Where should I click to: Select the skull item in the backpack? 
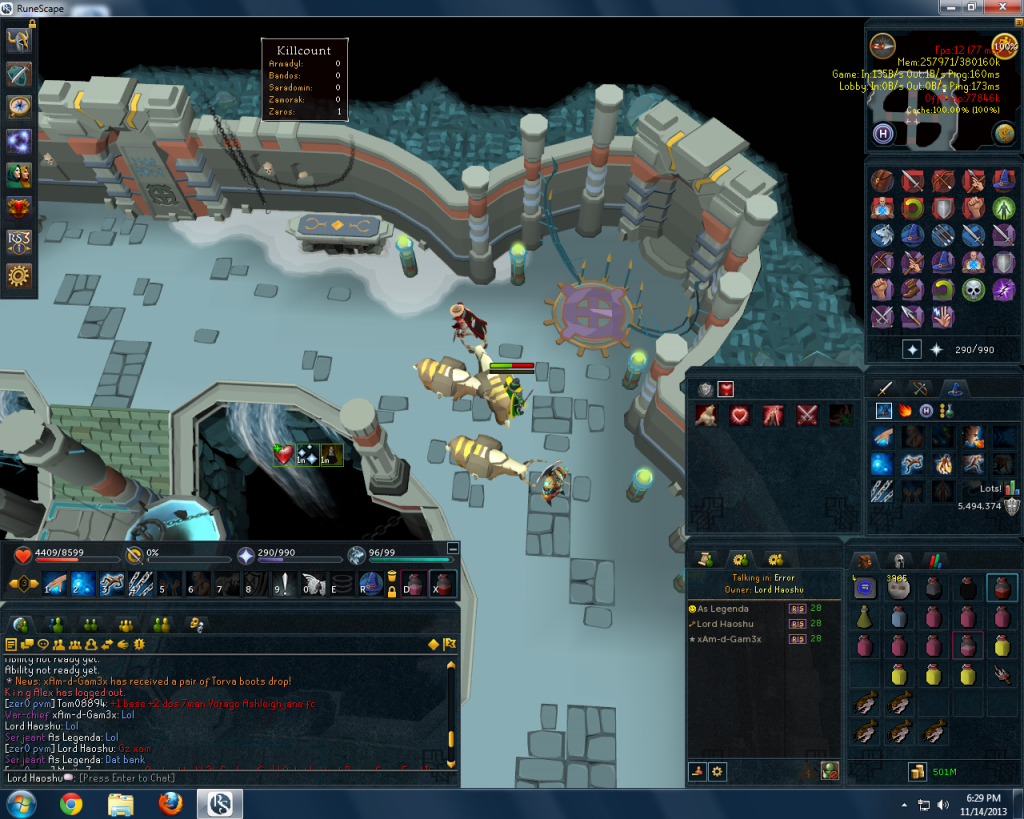coord(896,589)
